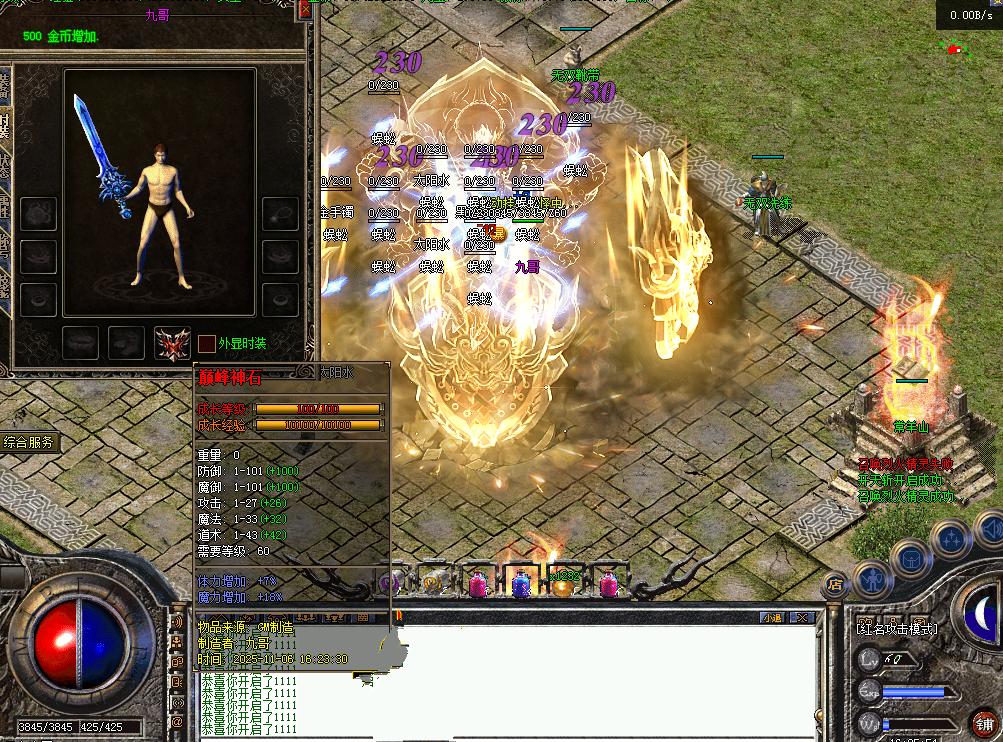Open the 店 shop button
This screenshot has width=1003, height=742.
tap(833, 584)
